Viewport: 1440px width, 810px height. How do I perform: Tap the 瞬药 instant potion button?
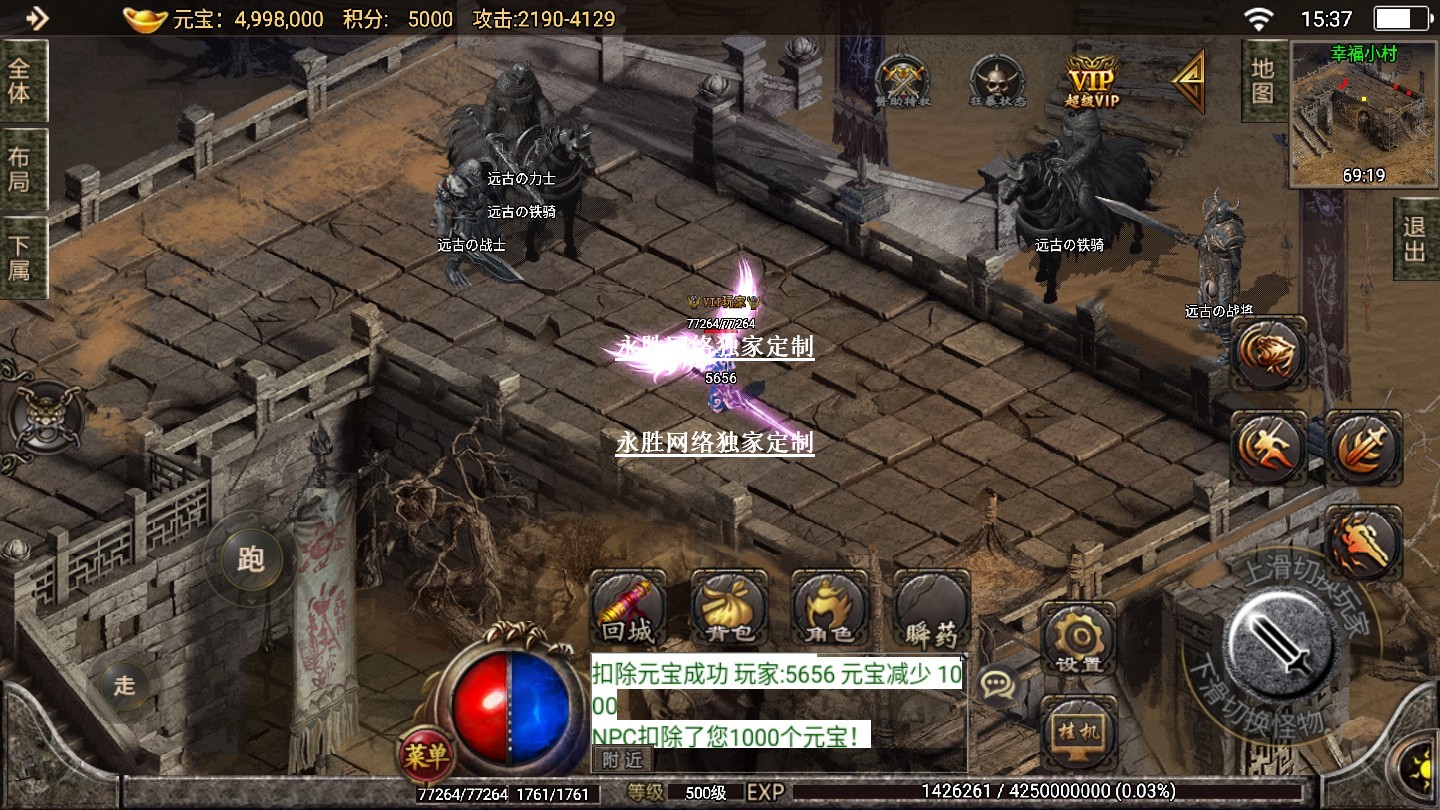click(x=931, y=609)
